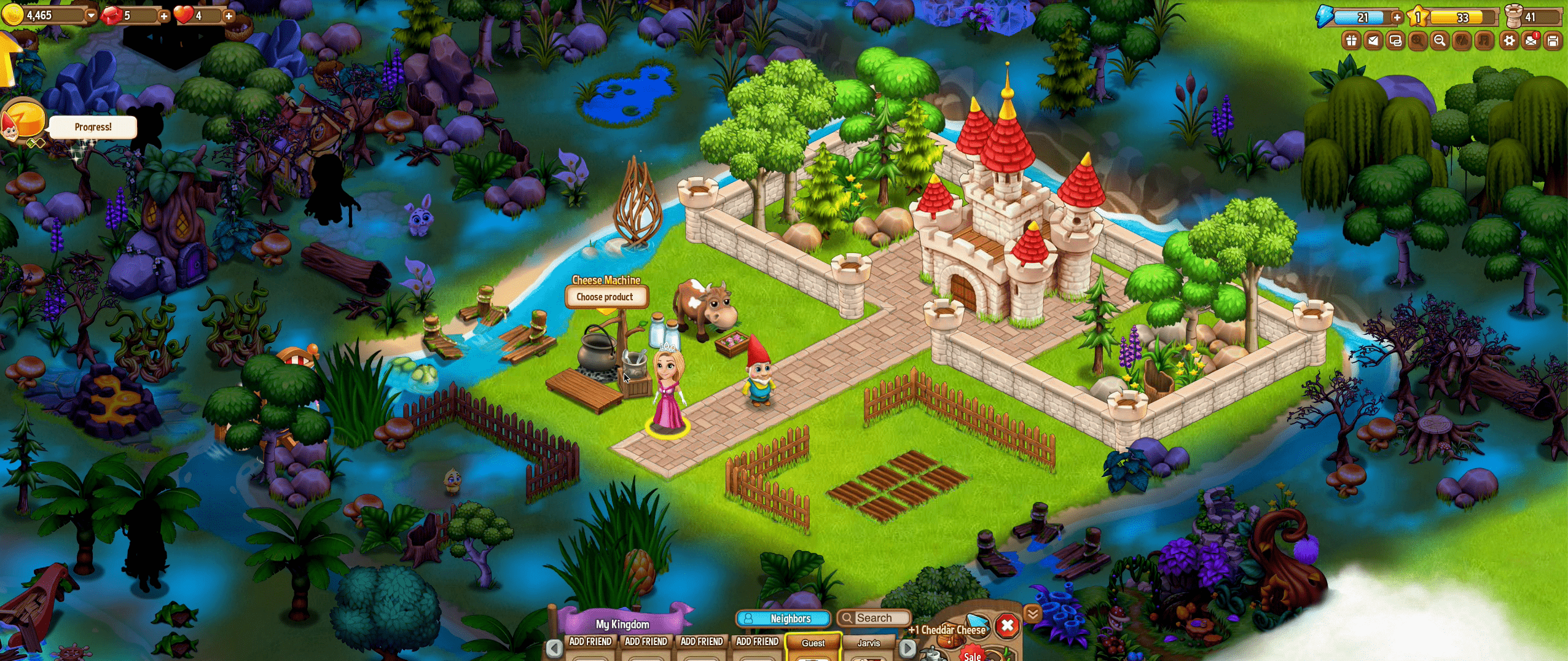This screenshot has width=1568, height=661.
Task: Collapse the bottom panel with double-chevron button
Action: [1032, 613]
